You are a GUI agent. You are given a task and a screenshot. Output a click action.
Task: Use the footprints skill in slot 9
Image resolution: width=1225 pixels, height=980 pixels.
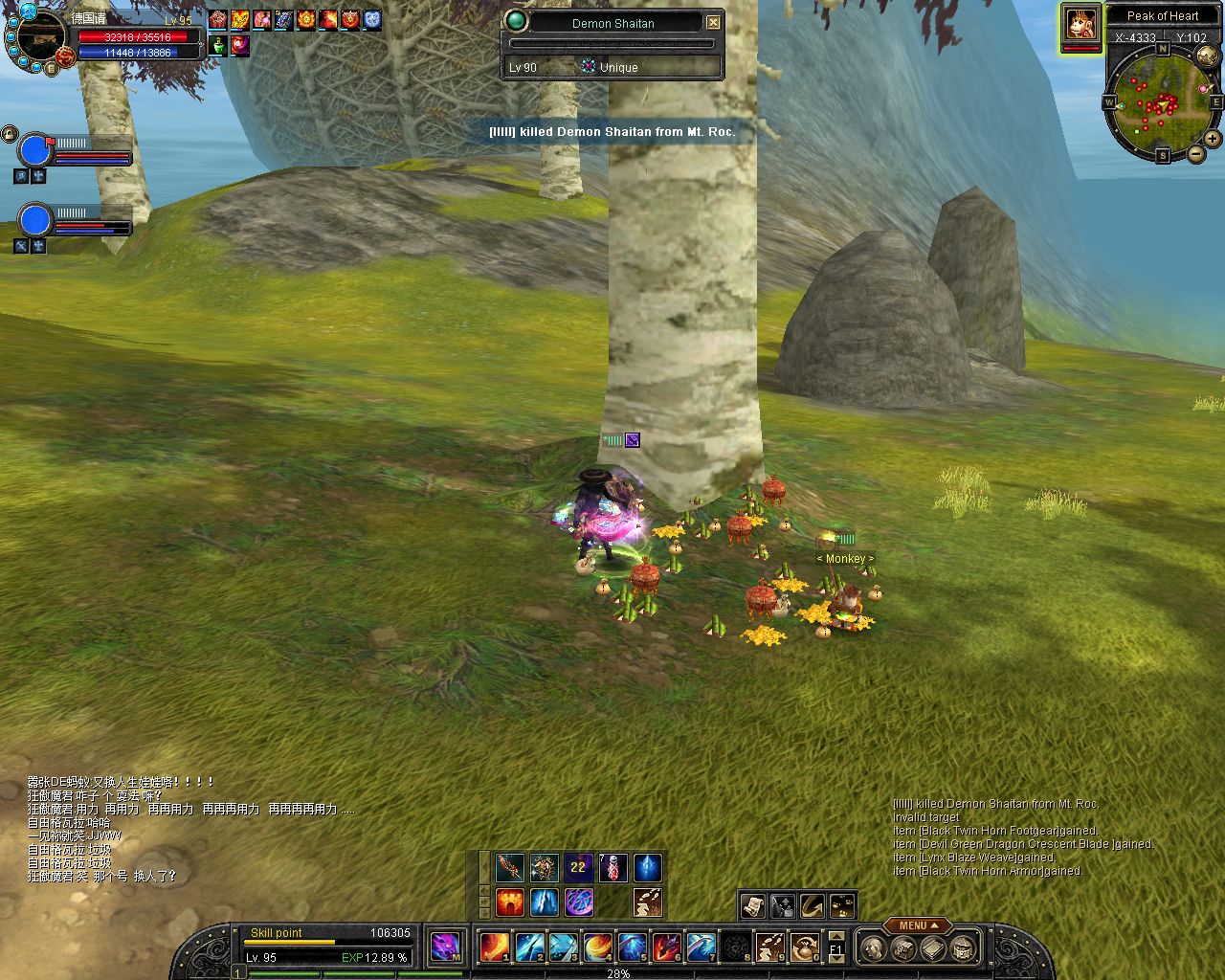click(770, 947)
